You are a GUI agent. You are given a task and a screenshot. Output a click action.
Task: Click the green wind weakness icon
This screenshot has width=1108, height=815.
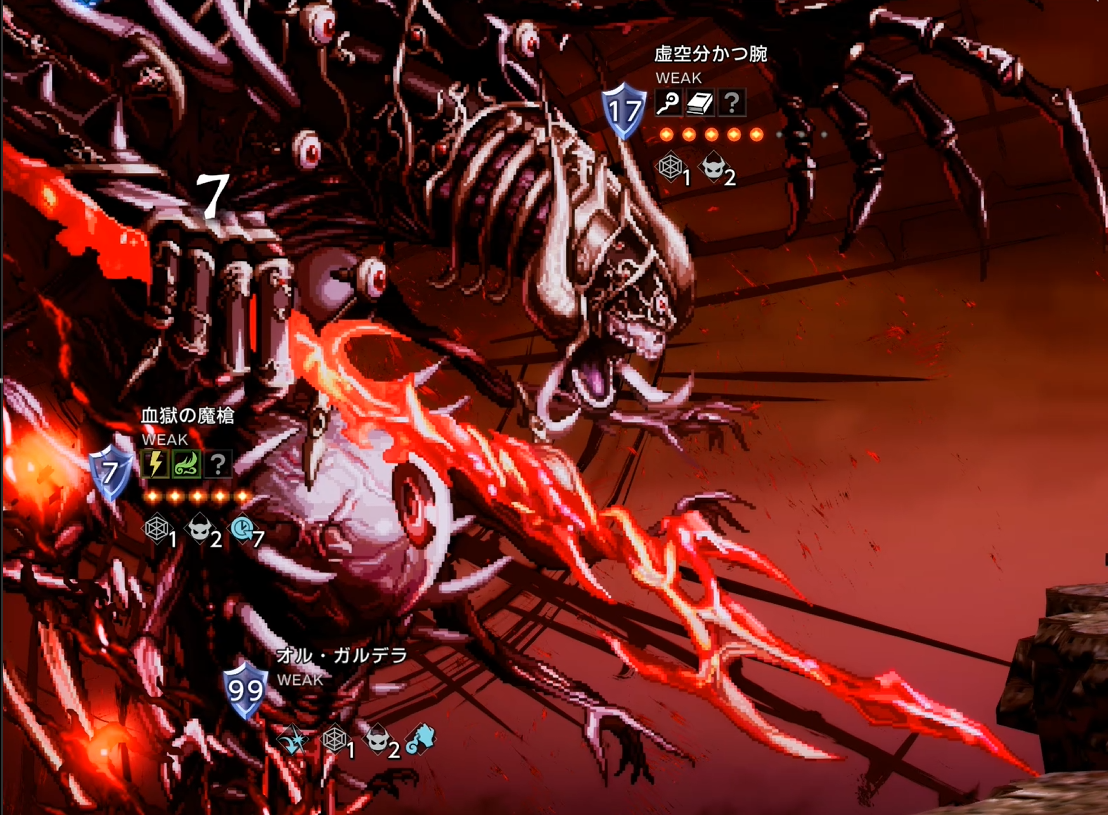pos(186,464)
